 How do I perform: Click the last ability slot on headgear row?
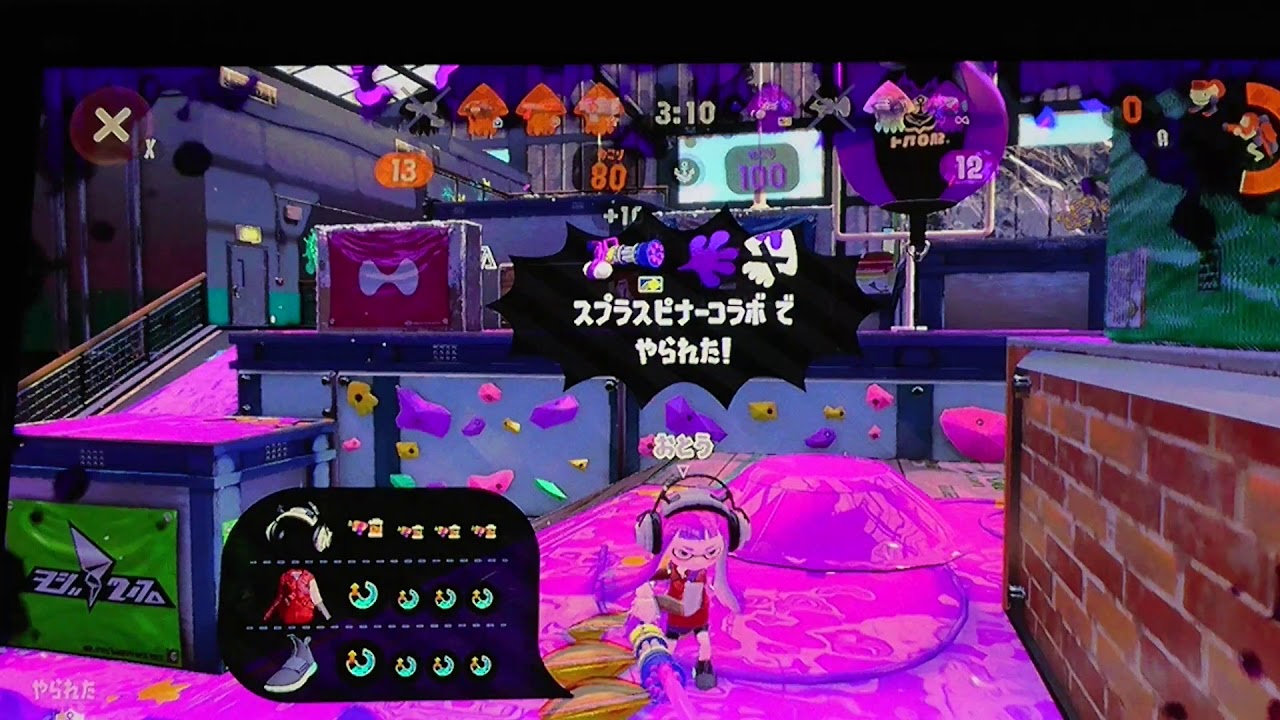click(x=483, y=531)
